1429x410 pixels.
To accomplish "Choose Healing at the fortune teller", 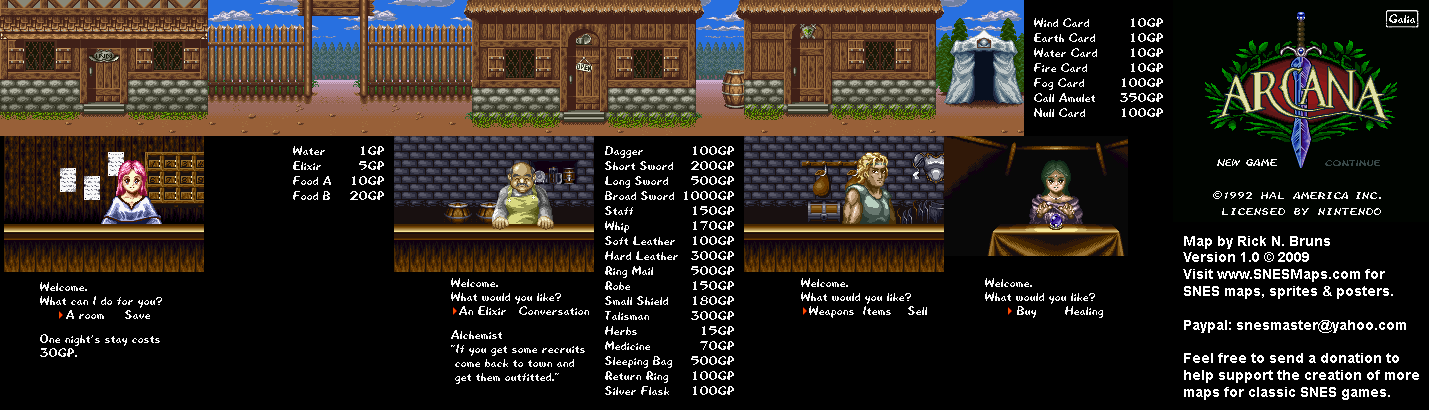I will click(1084, 311).
